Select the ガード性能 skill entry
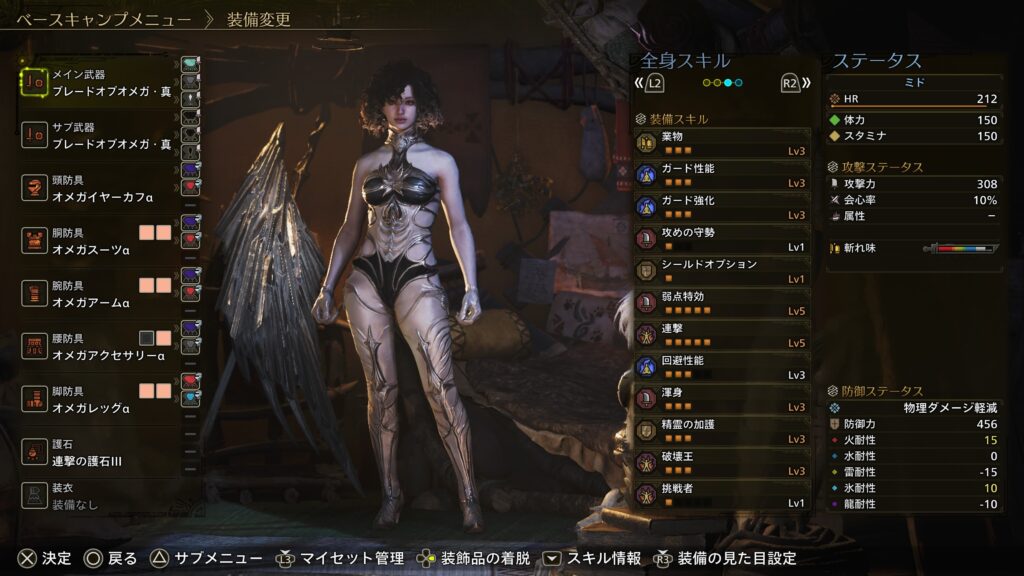Image resolution: width=1024 pixels, height=576 pixels. click(x=722, y=174)
